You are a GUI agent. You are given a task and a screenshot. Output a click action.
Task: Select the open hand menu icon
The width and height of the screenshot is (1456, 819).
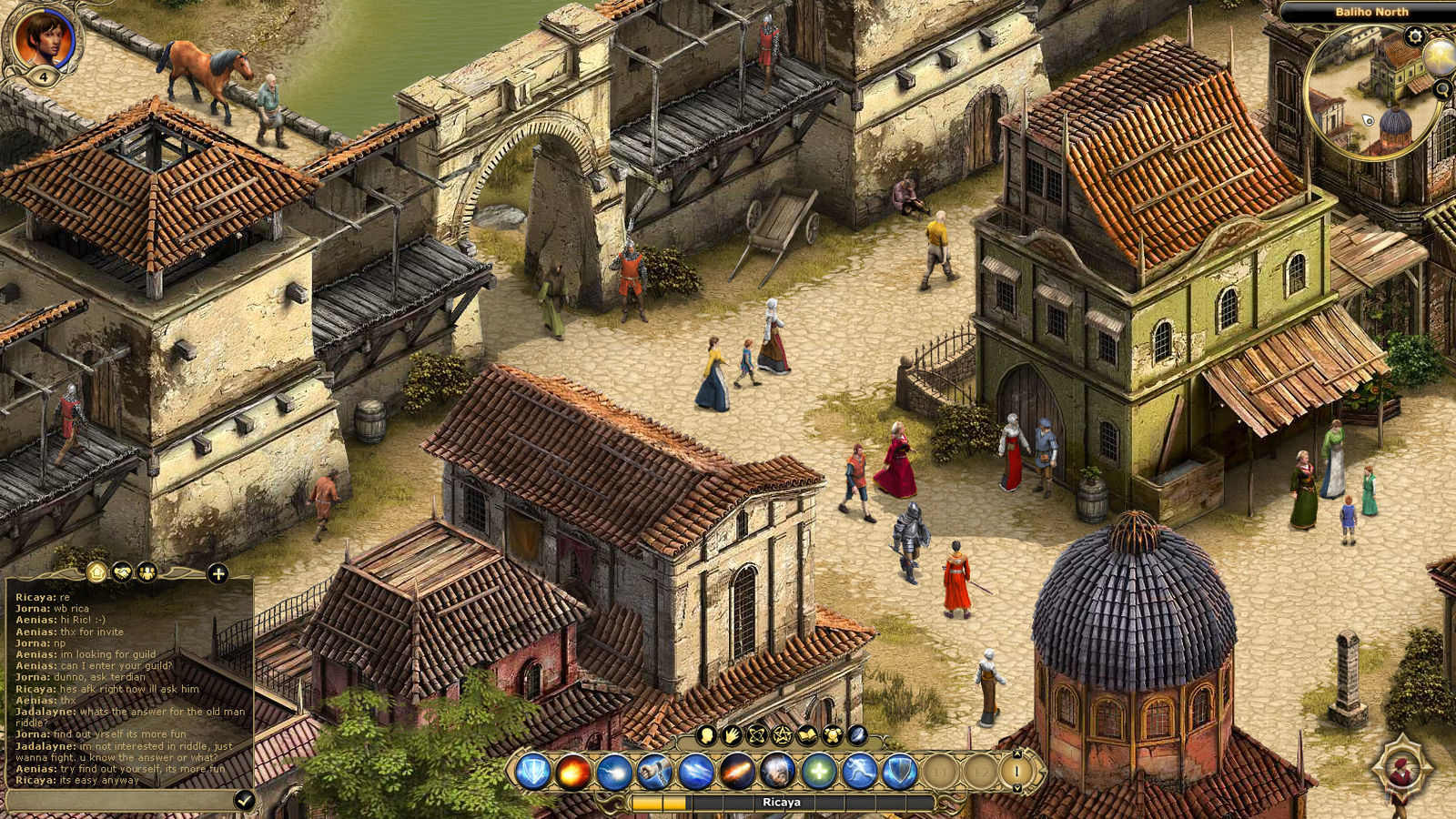[731, 734]
